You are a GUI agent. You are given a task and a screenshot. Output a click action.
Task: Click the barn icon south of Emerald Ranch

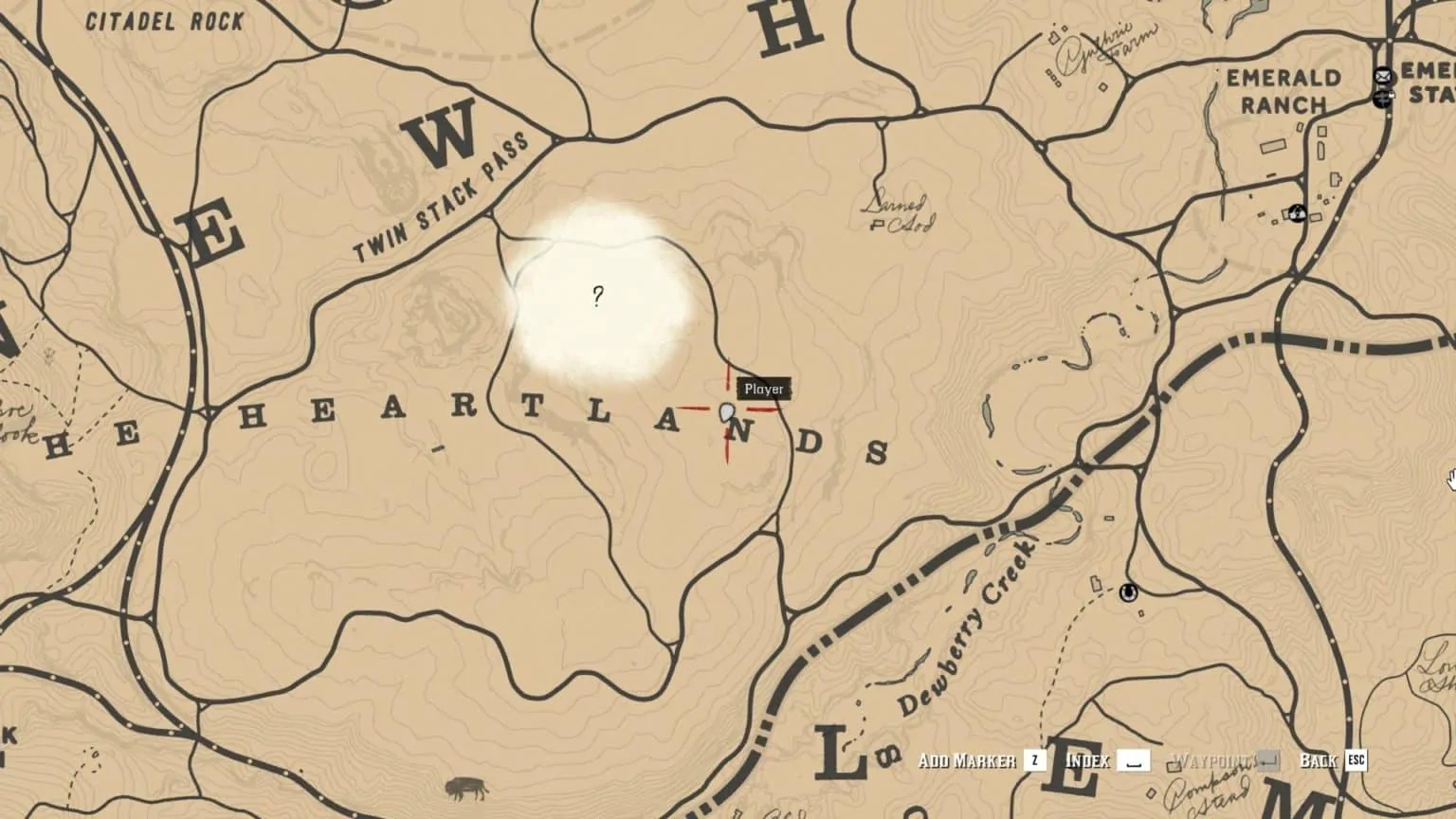click(1299, 215)
